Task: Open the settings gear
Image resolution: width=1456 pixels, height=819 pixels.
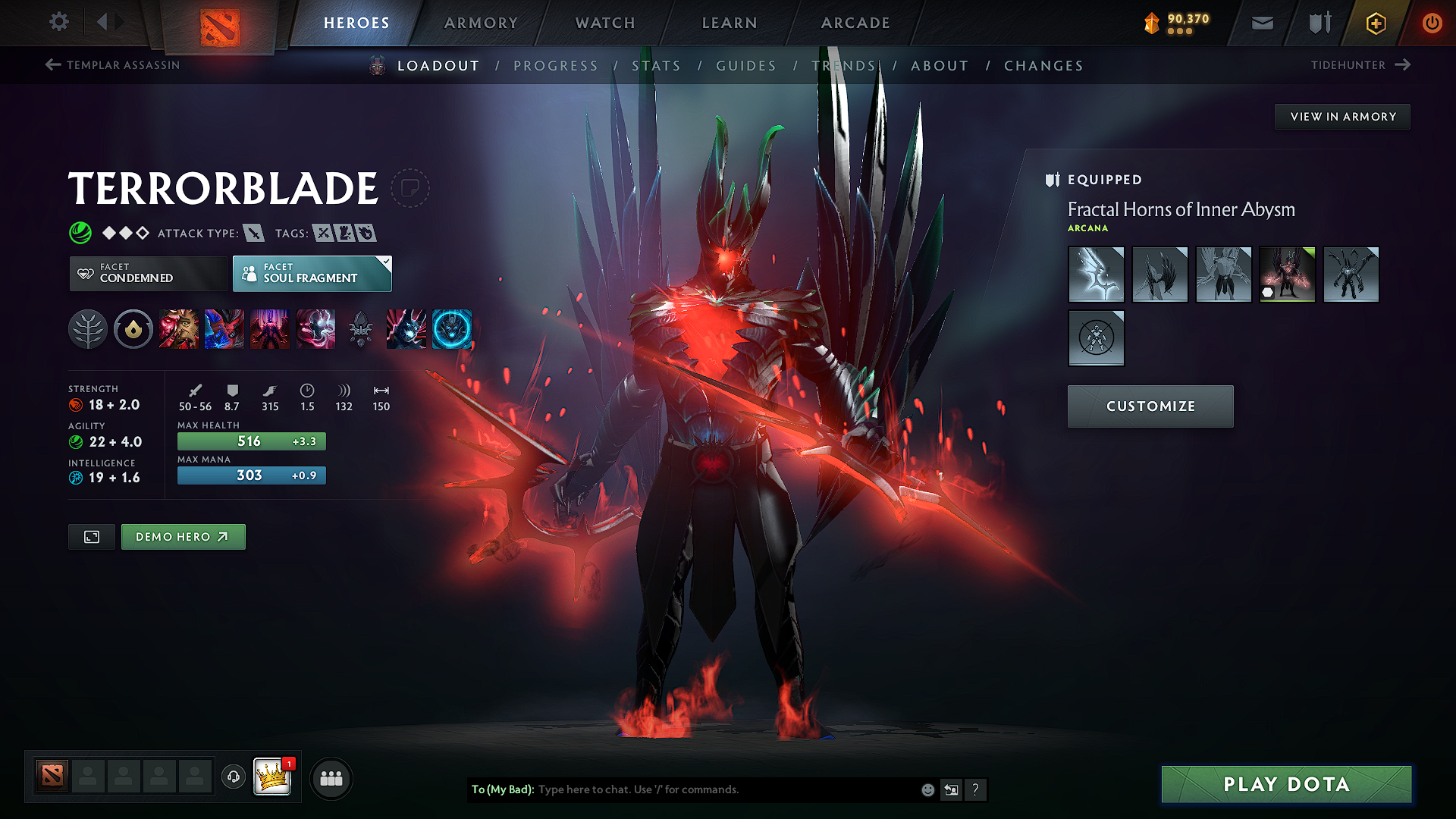Action: [58, 22]
